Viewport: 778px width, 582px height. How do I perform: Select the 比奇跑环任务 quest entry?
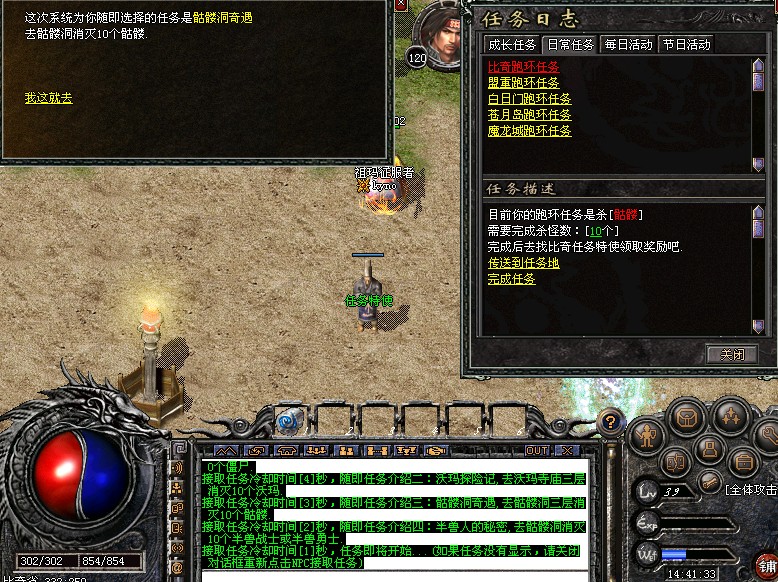pos(523,67)
